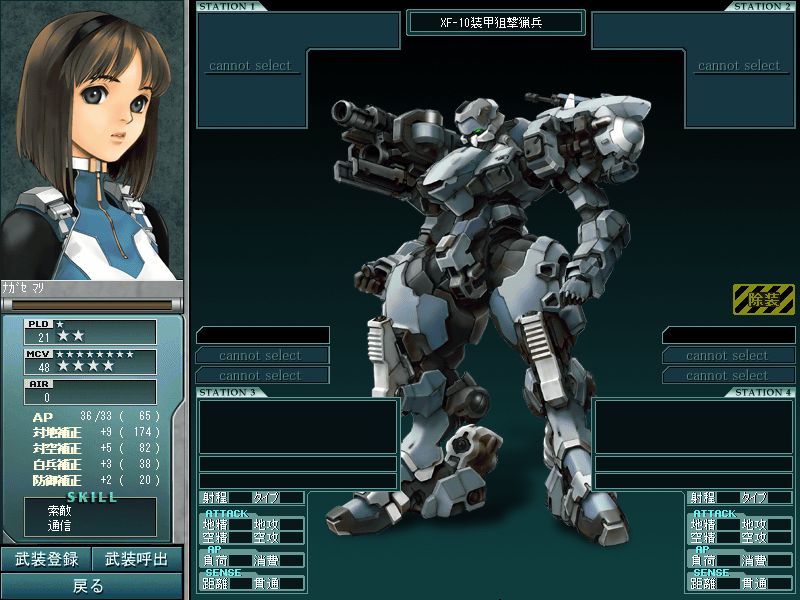Open the 武装呼出 loadout recall
This screenshot has width=800, height=600.
pyautogui.click(x=137, y=559)
